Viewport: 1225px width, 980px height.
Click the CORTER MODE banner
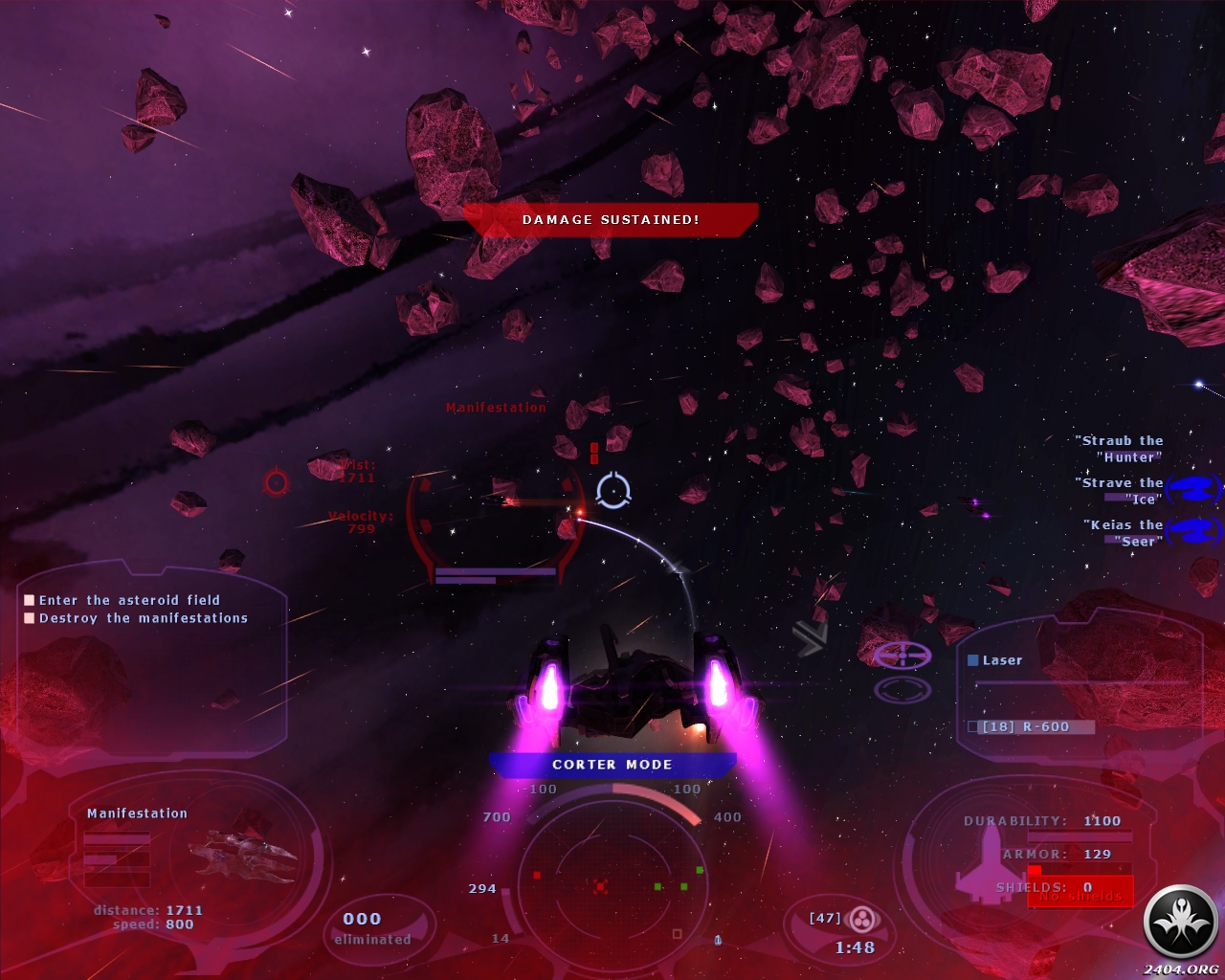click(612, 765)
